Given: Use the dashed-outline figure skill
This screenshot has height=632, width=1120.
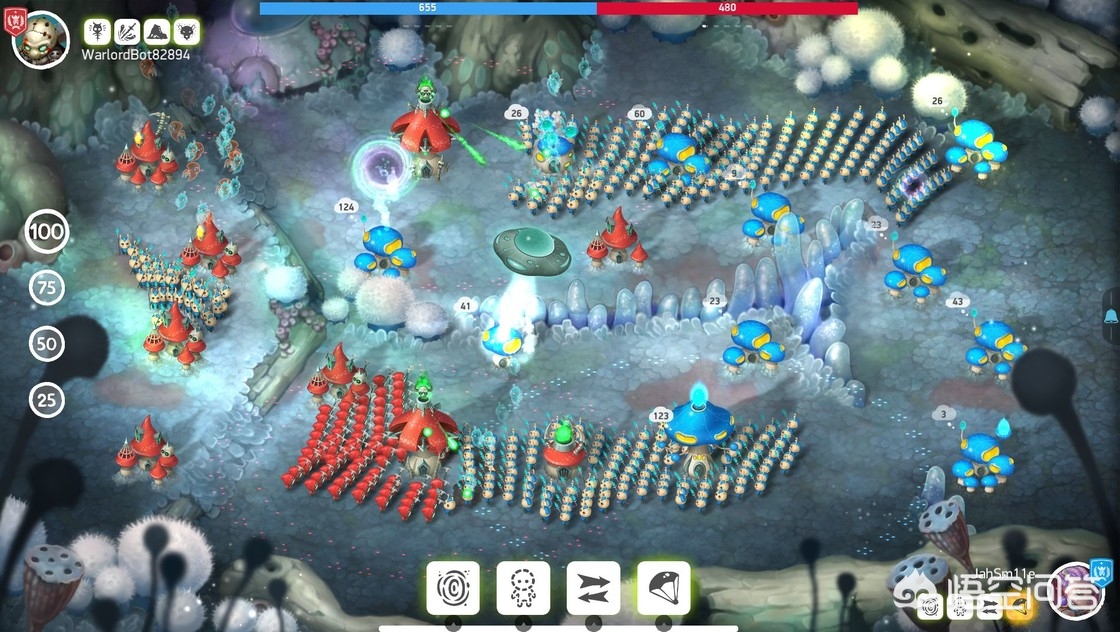Looking at the screenshot, I should tap(523, 587).
